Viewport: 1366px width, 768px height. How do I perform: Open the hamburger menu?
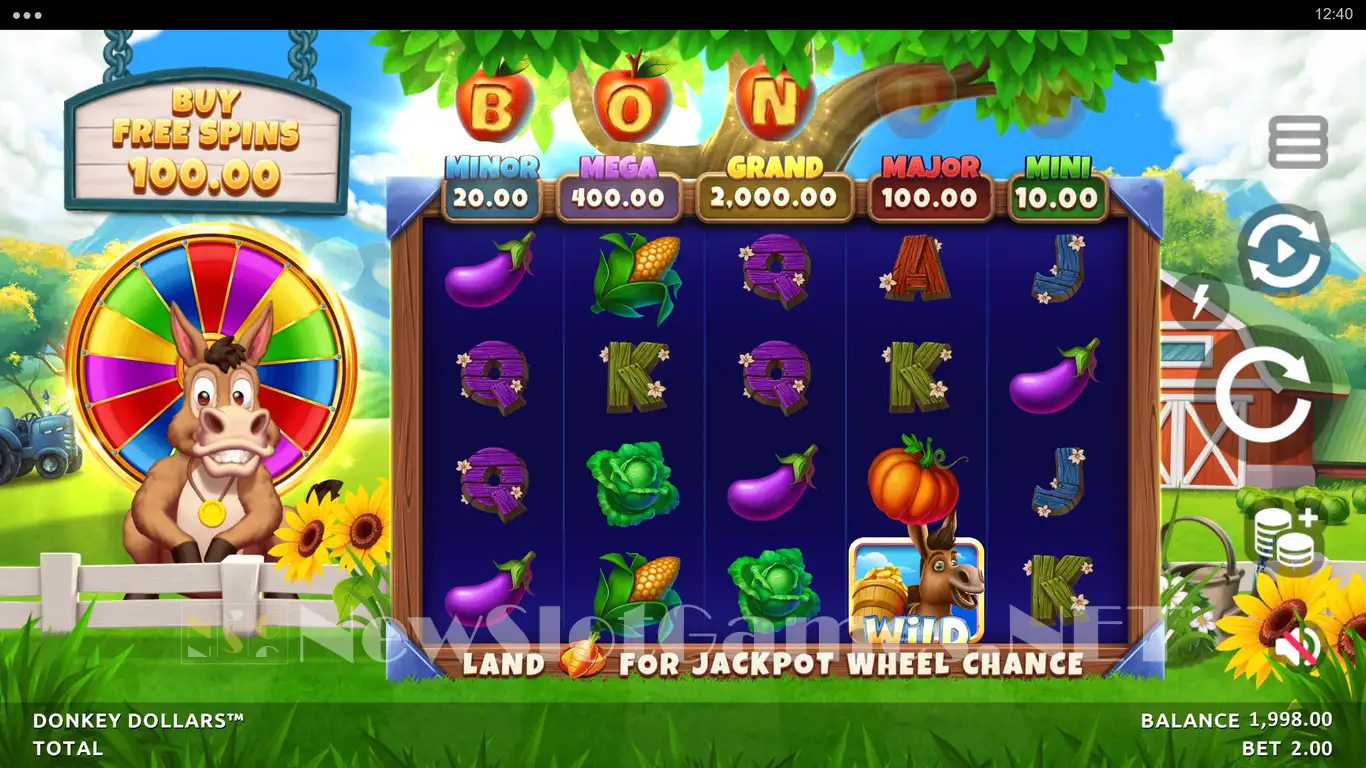tap(1298, 142)
